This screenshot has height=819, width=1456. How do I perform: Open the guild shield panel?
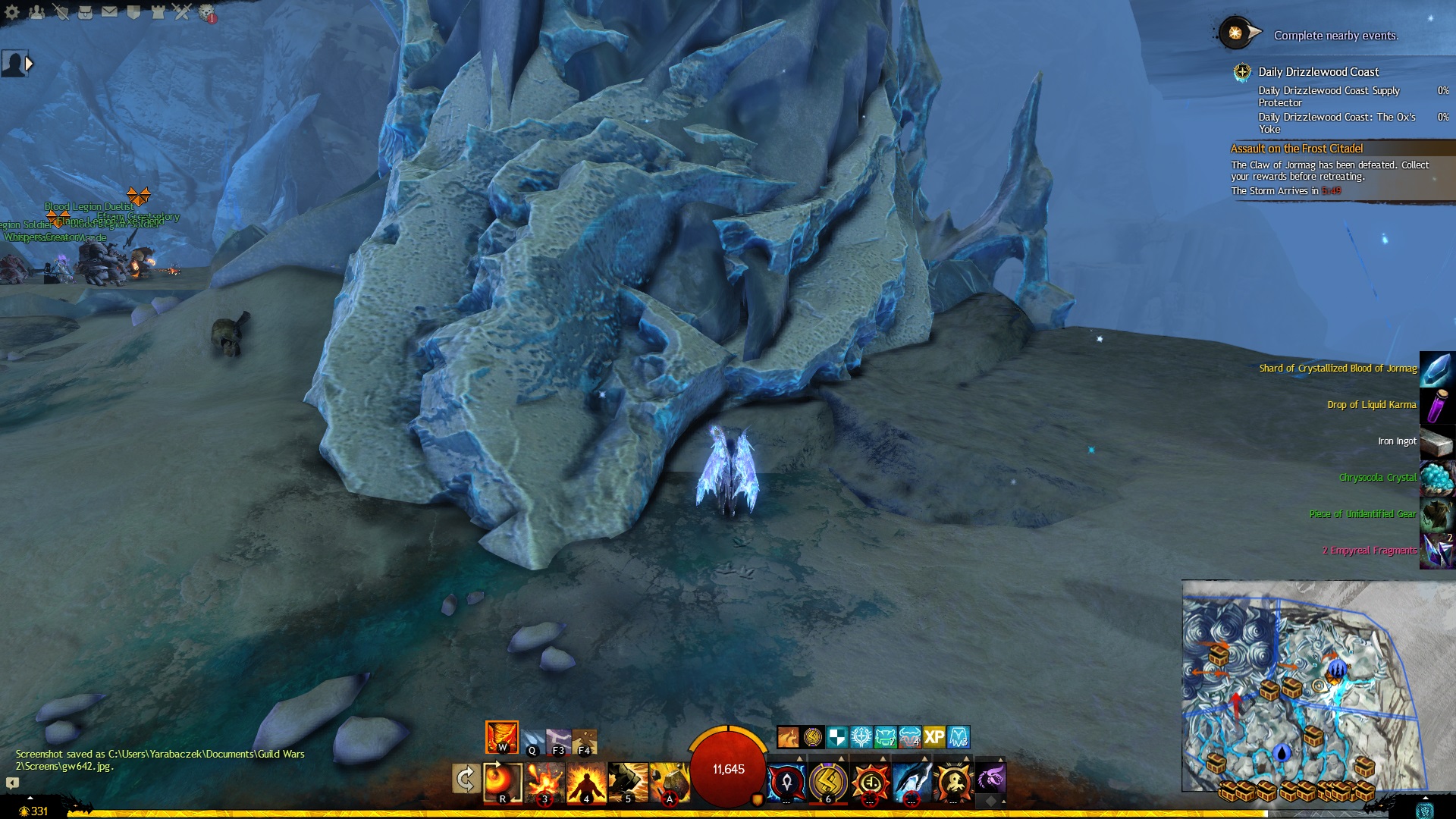[133, 12]
